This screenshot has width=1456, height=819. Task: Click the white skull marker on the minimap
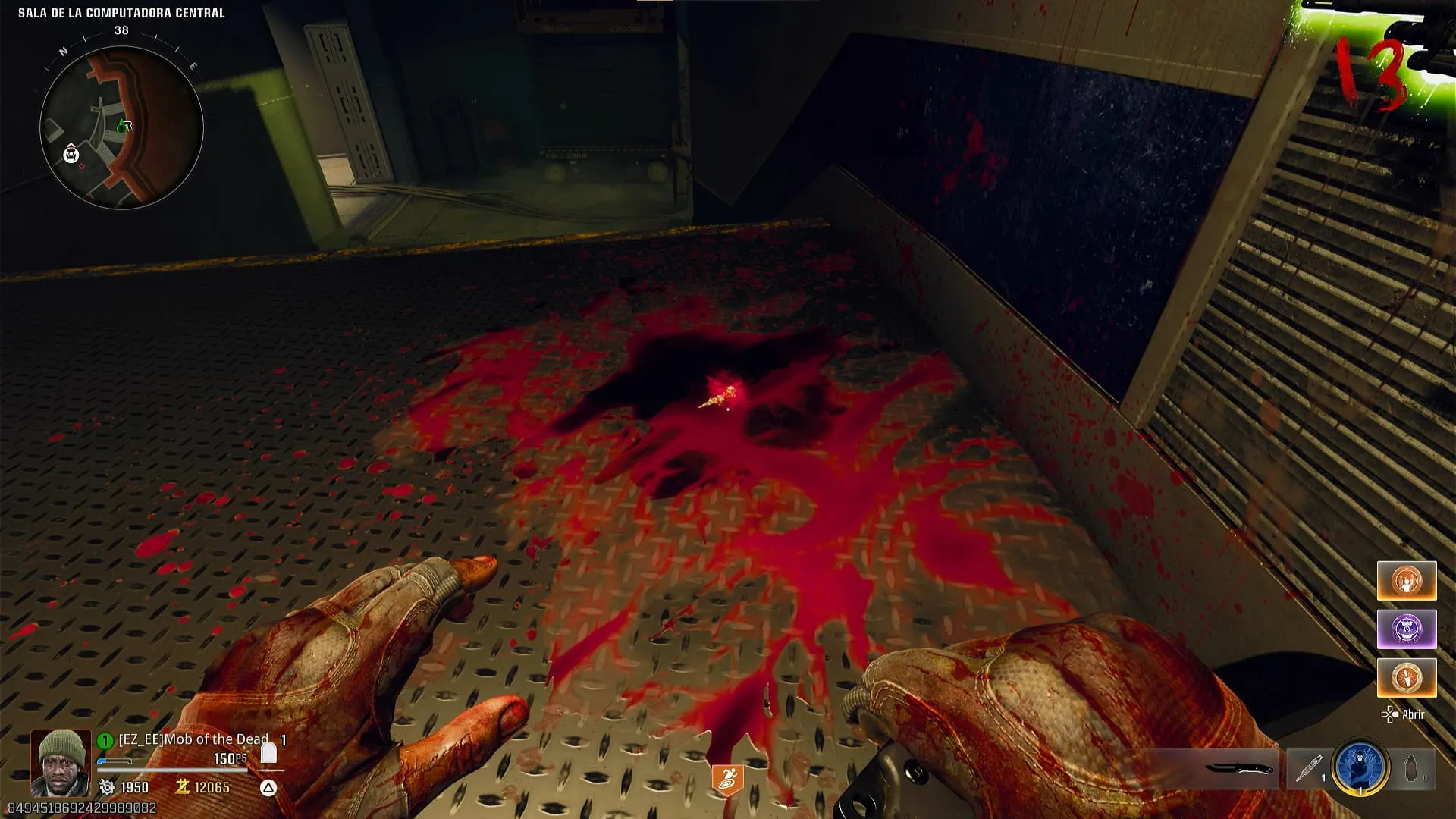click(x=71, y=154)
